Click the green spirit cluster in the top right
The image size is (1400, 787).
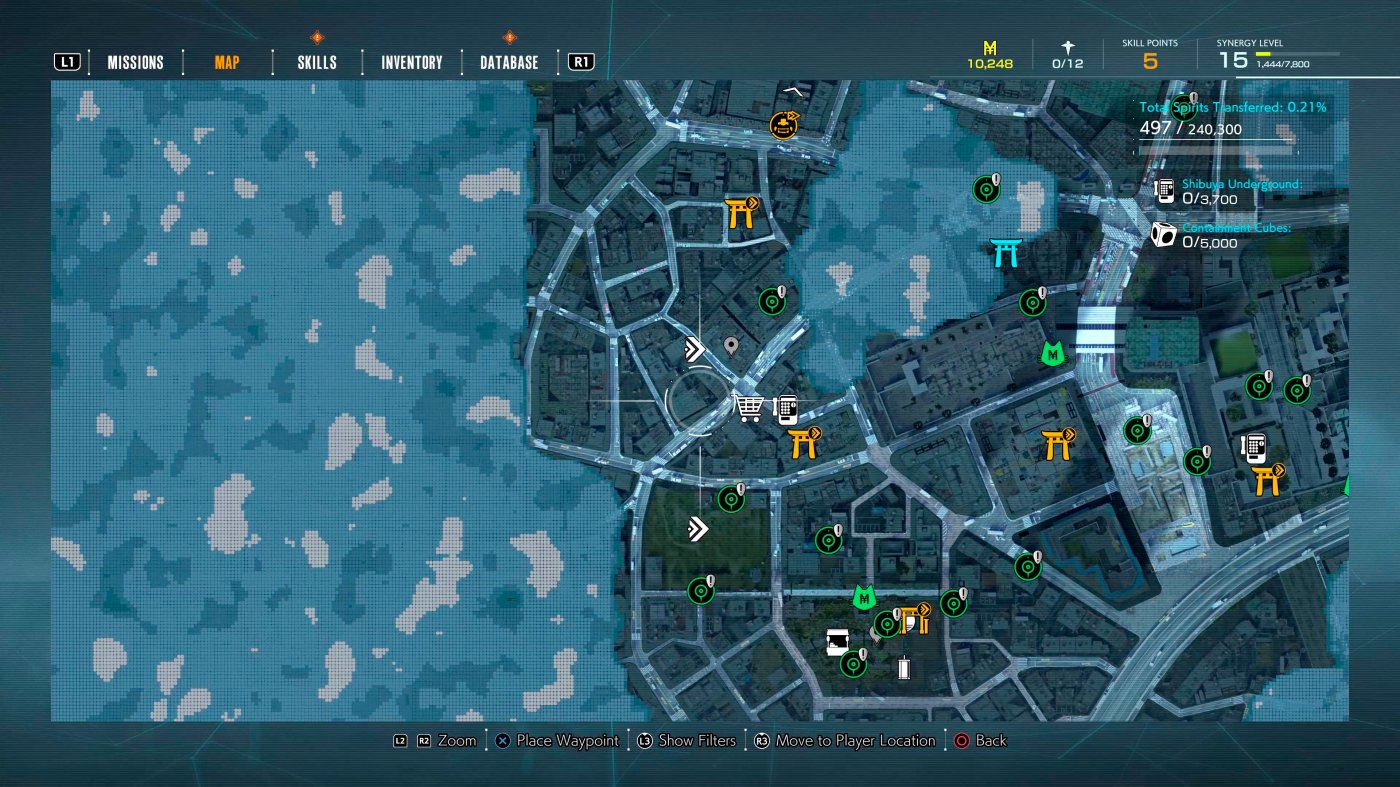coord(986,188)
